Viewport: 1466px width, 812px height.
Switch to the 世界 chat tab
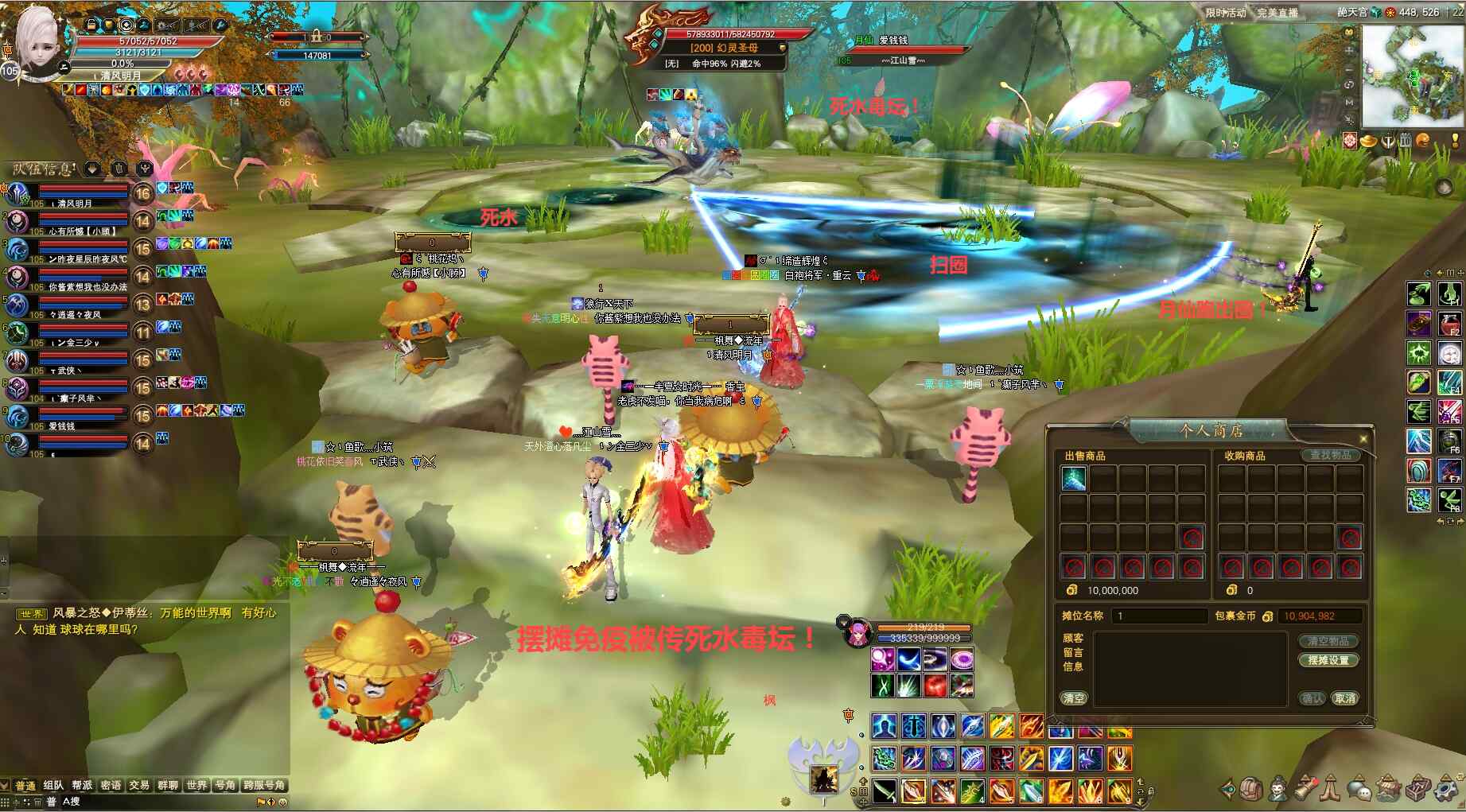(196, 785)
